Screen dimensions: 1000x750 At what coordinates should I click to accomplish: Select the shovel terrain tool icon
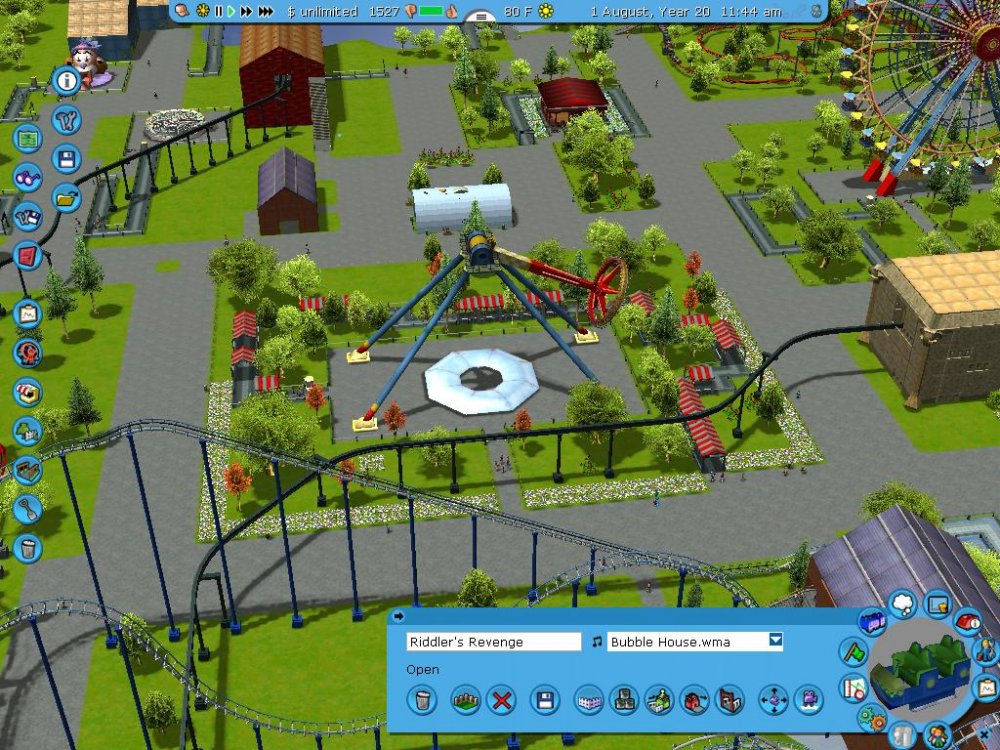click(x=28, y=507)
